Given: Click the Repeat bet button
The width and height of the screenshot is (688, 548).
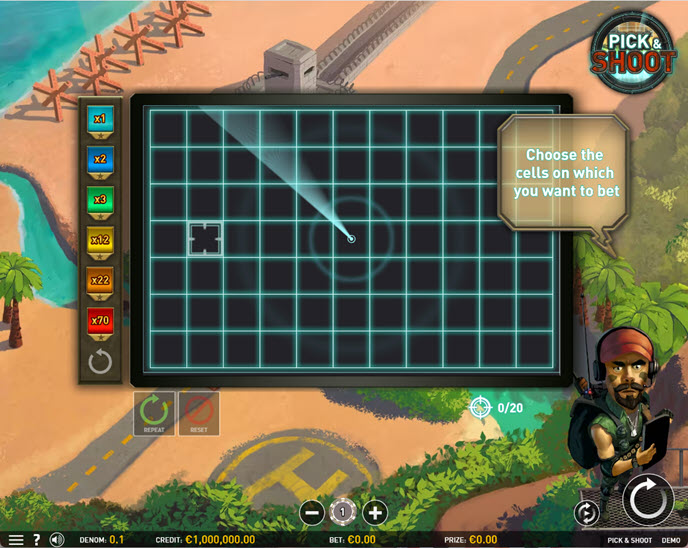Looking at the screenshot, I should pyautogui.click(x=154, y=412).
